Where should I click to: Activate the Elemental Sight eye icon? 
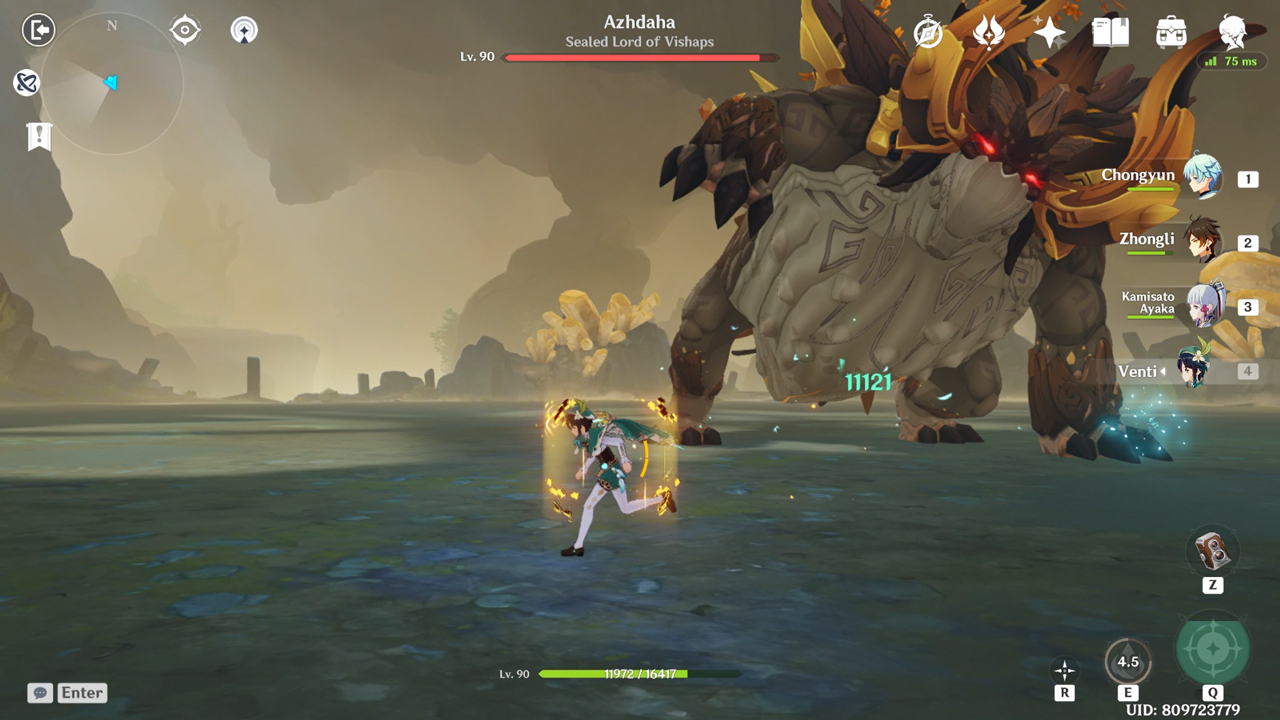pyautogui.click(x=187, y=30)
